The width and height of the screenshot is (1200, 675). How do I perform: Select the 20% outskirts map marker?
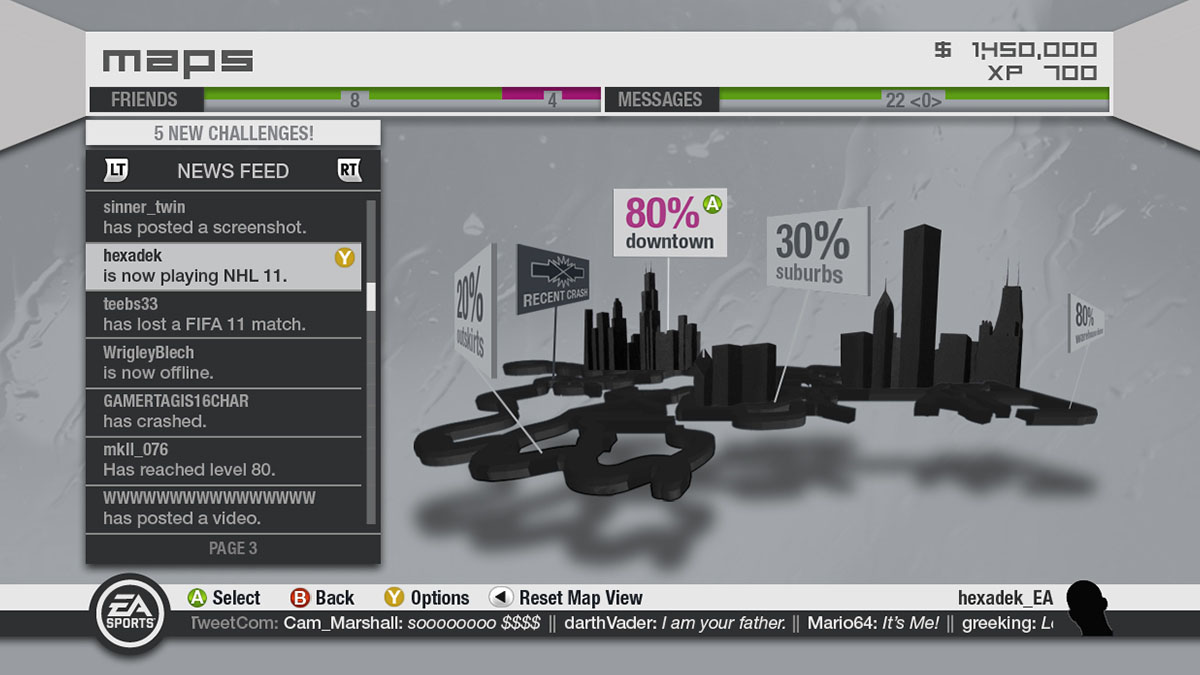[x=472, y=312]
